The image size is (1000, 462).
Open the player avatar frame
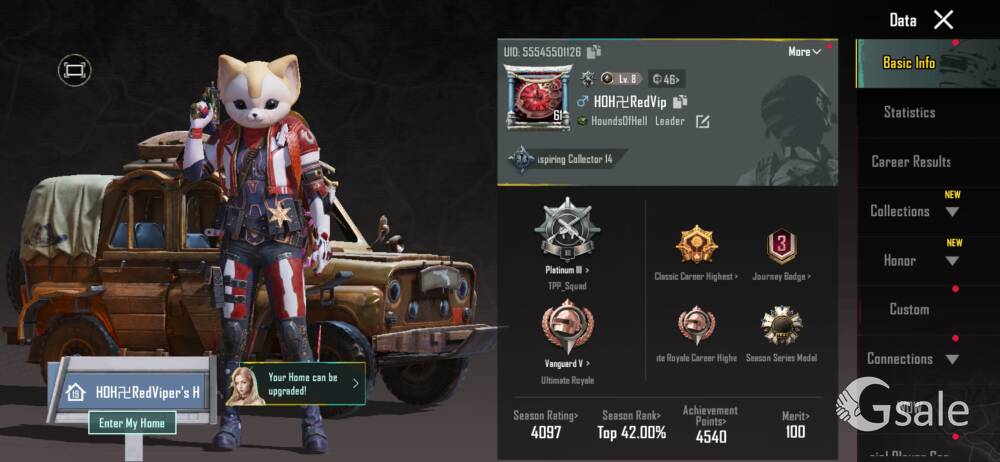coord(537,98)
